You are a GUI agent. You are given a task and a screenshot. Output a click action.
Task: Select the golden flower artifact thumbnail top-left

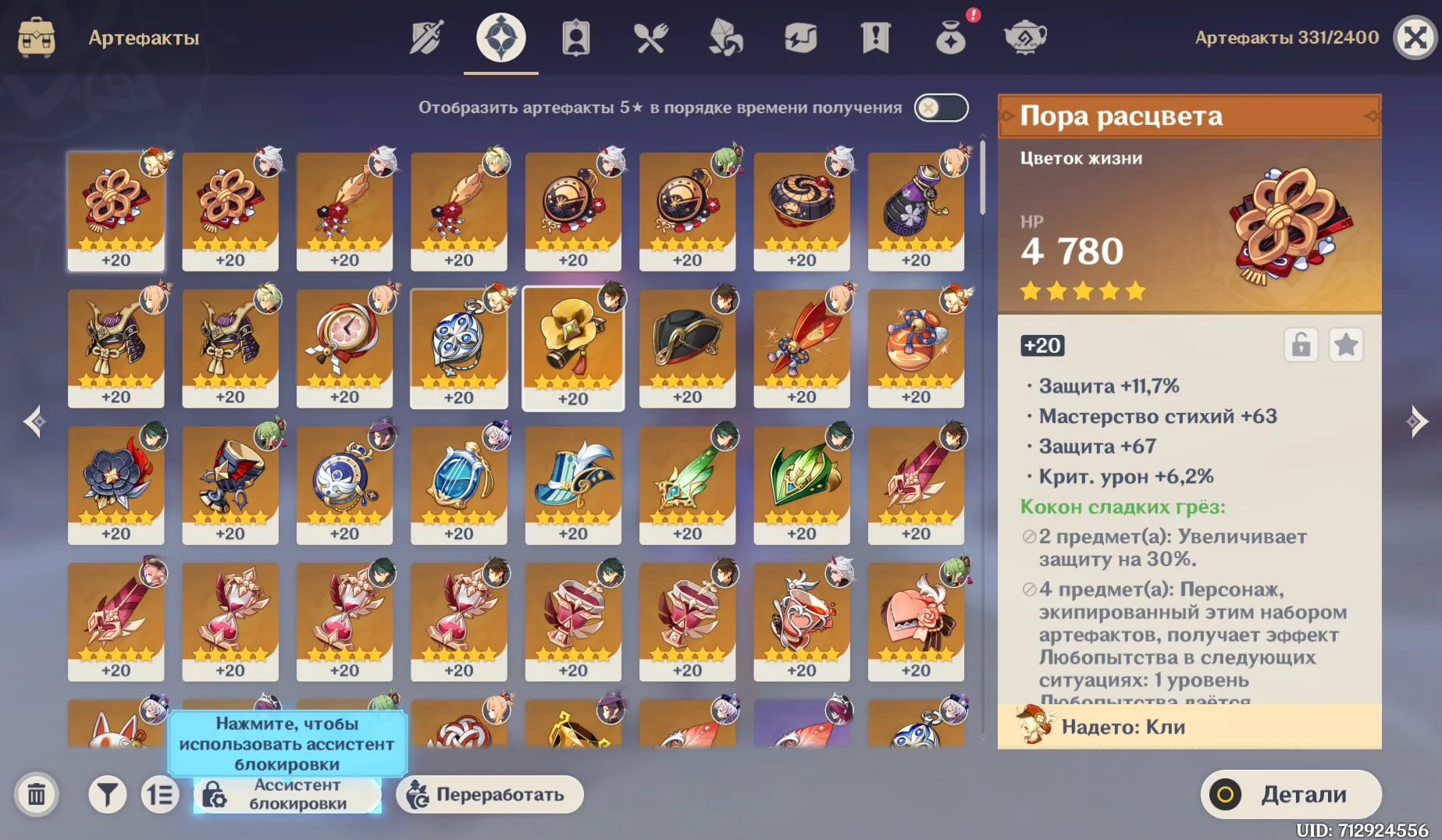(x=116, y=207)
